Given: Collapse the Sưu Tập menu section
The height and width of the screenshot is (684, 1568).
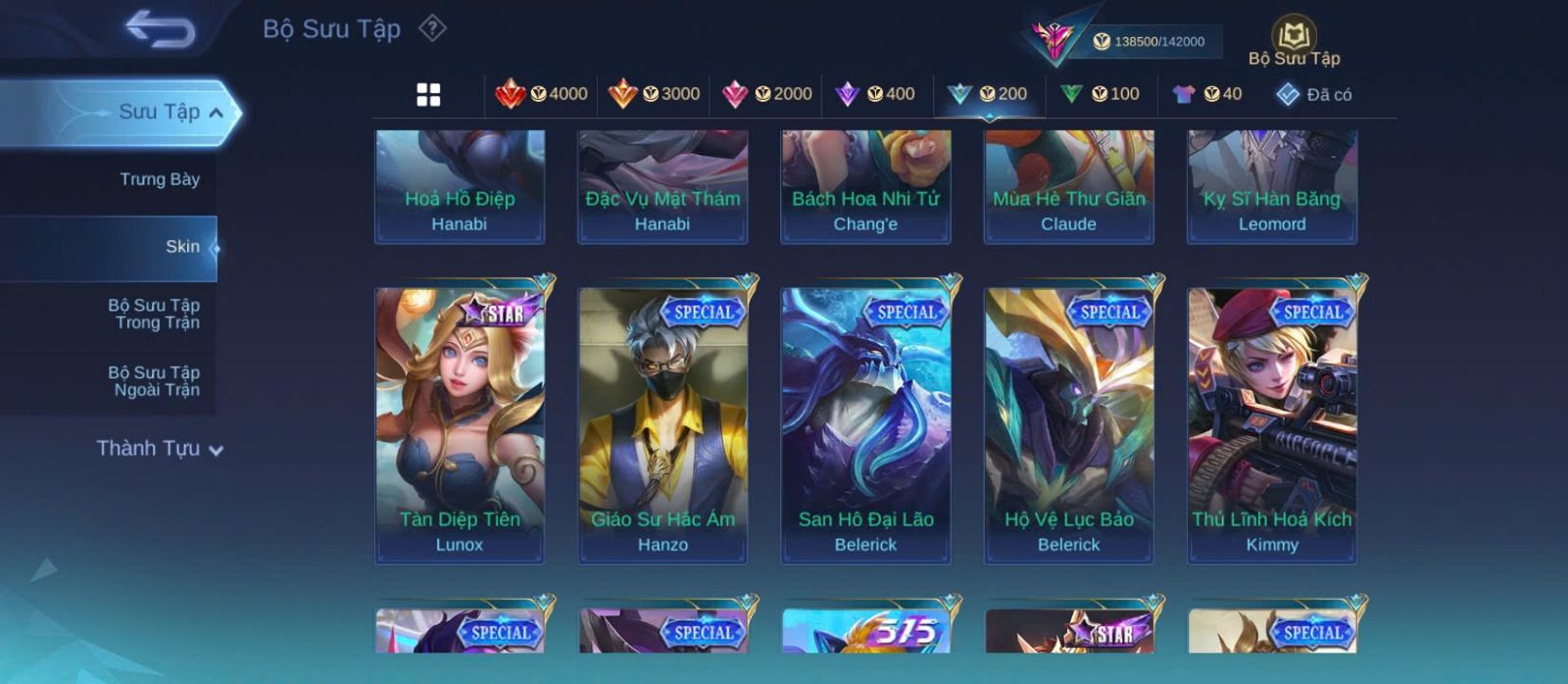Looking at the screenshot, I should (x=216, y=113).
